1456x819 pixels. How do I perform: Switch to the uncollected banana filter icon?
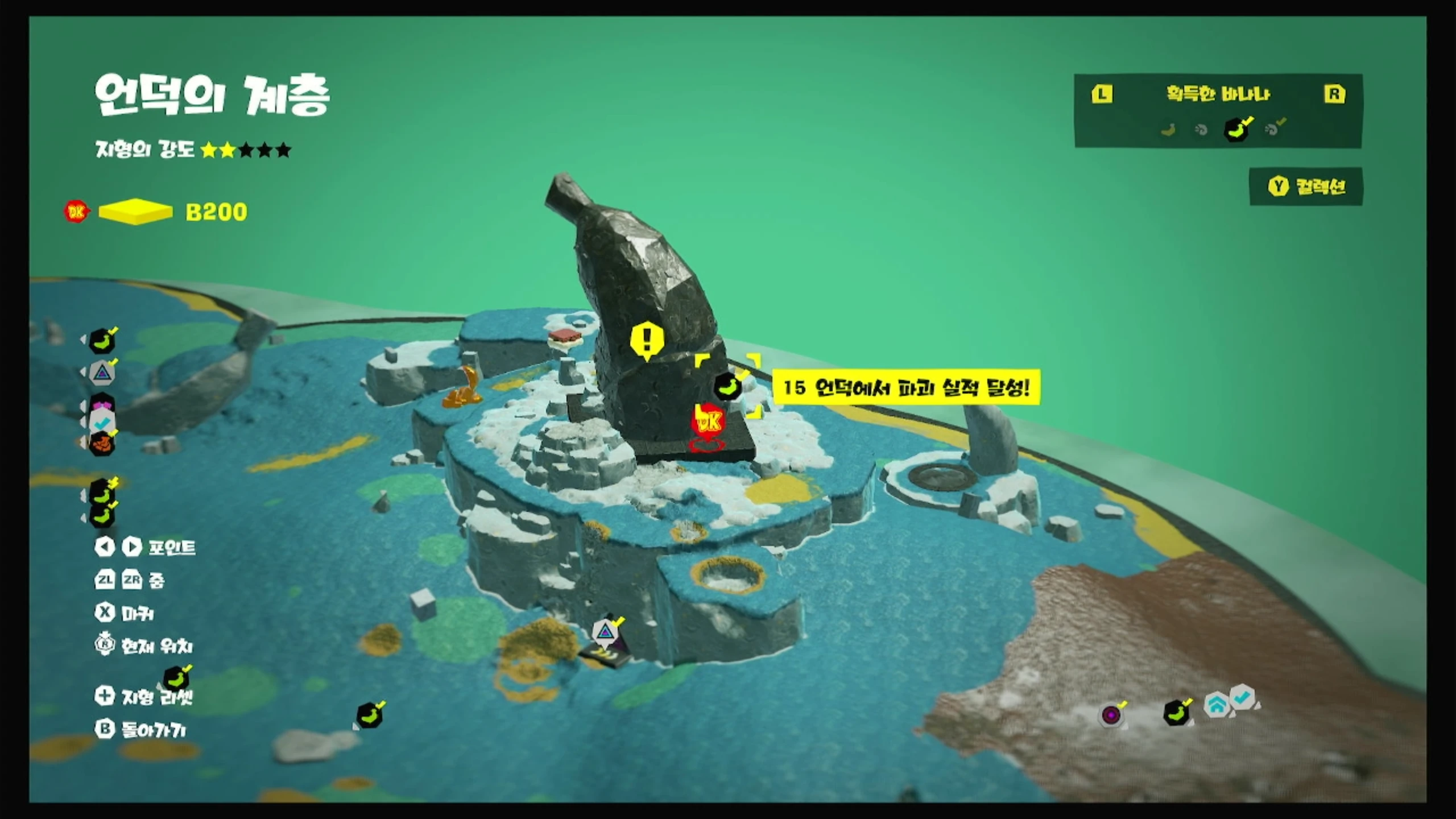(x=1168, y=130)
